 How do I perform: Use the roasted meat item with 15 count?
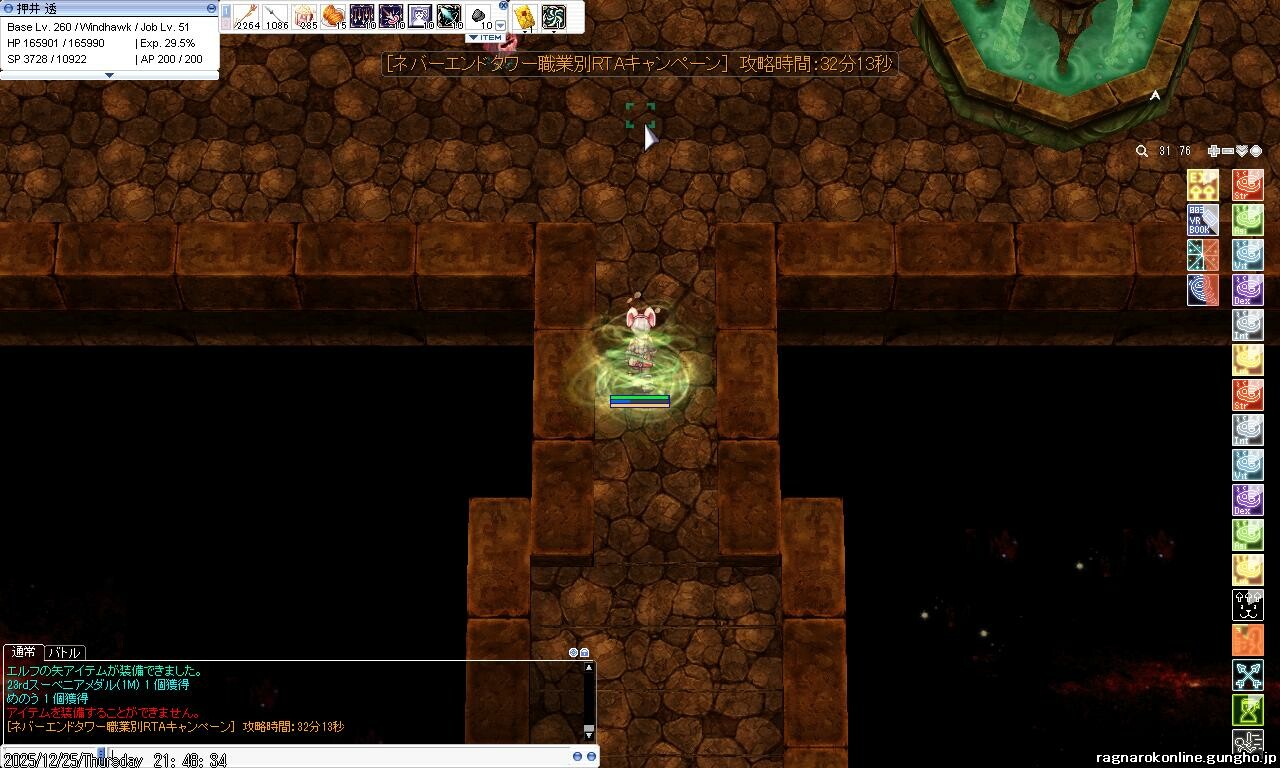[x=334, y=16]
